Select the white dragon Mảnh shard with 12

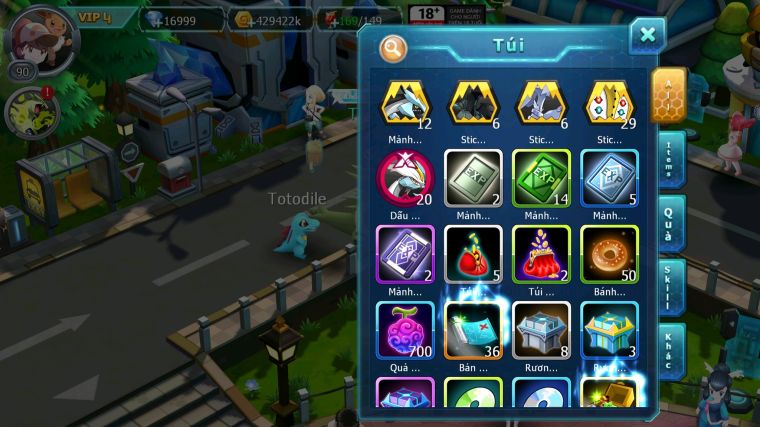coord(405,103)
